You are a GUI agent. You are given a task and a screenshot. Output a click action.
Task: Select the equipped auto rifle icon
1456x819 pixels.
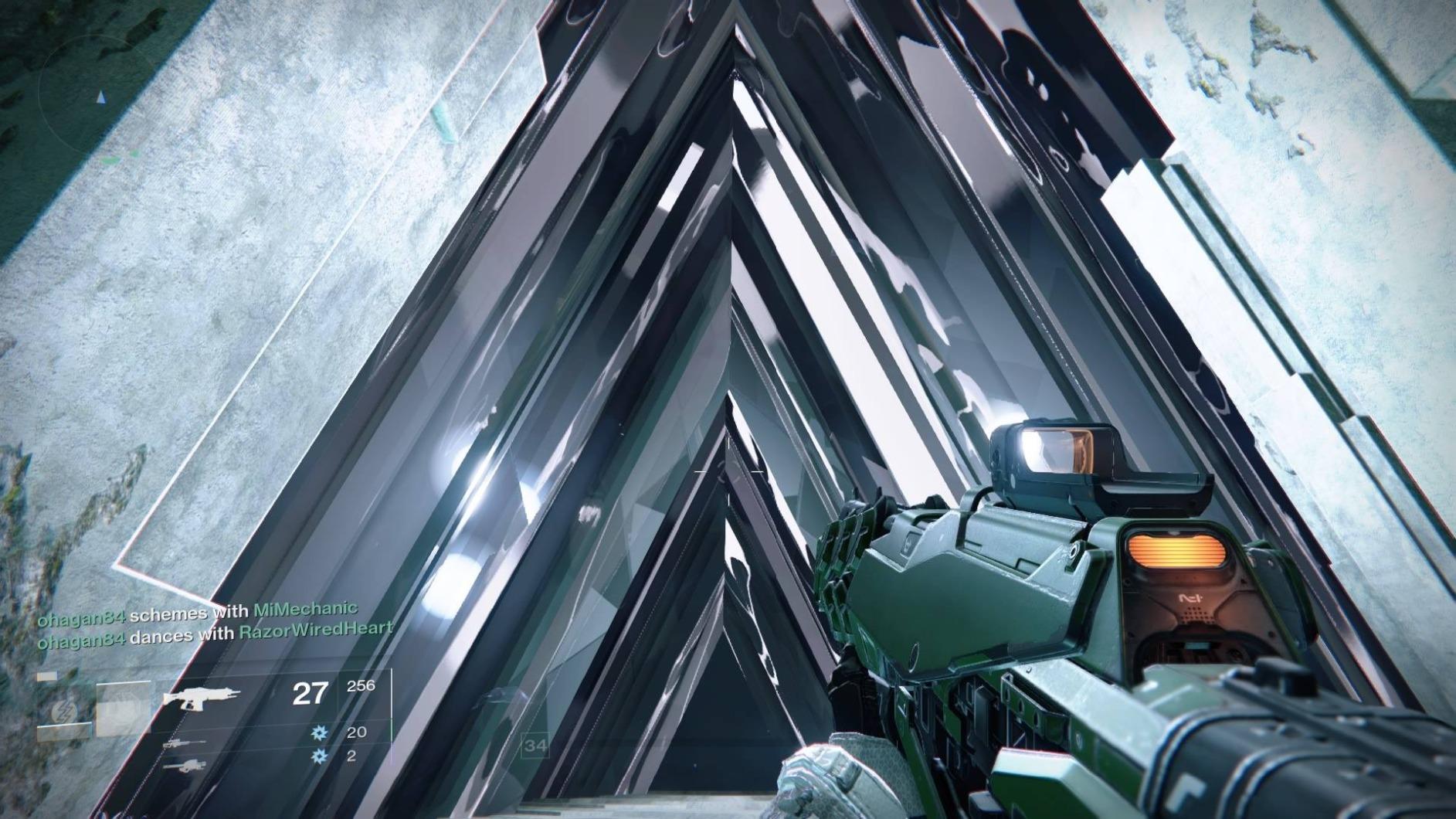tap(201, 697)
